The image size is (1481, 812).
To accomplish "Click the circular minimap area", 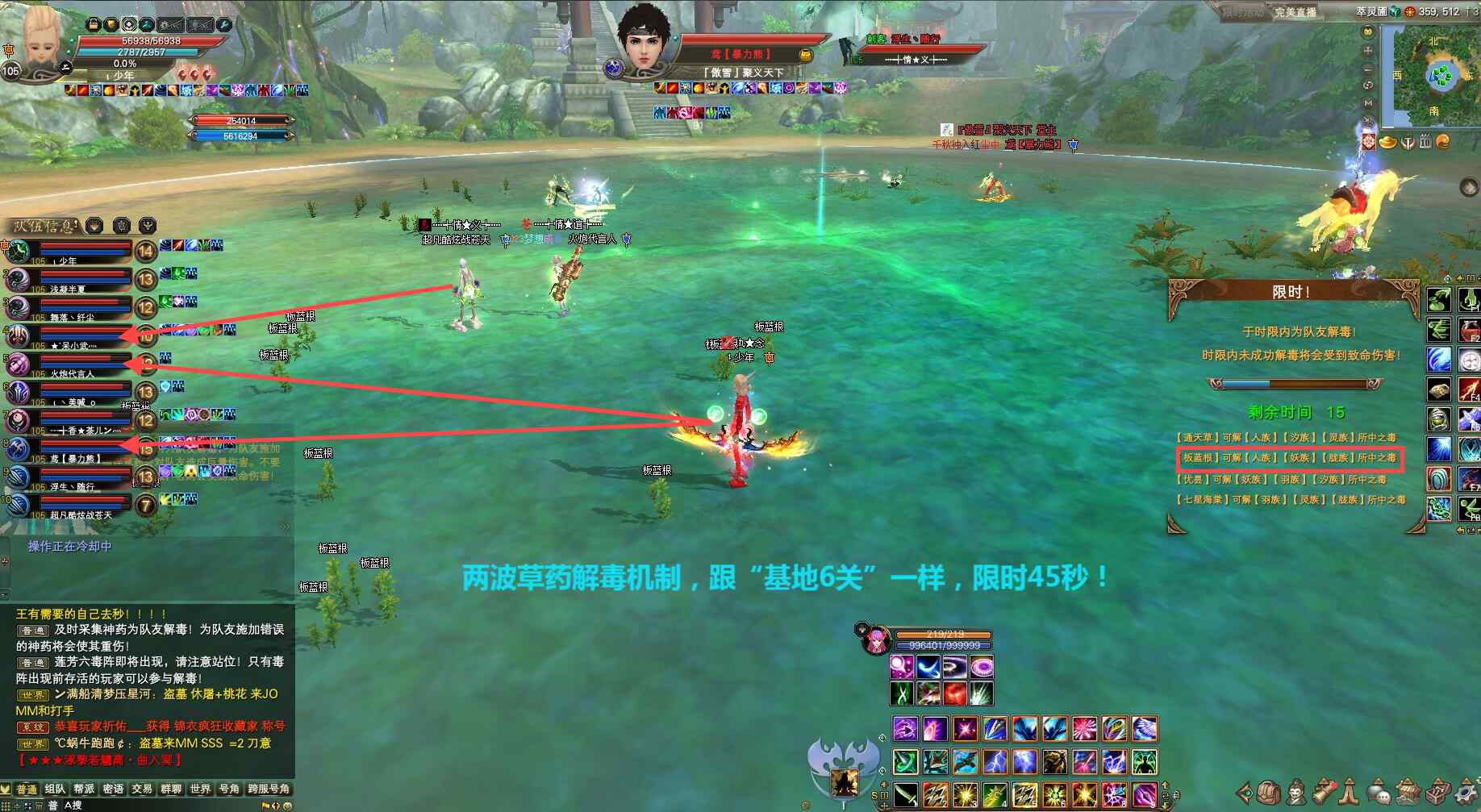I will coord(1441,76).
